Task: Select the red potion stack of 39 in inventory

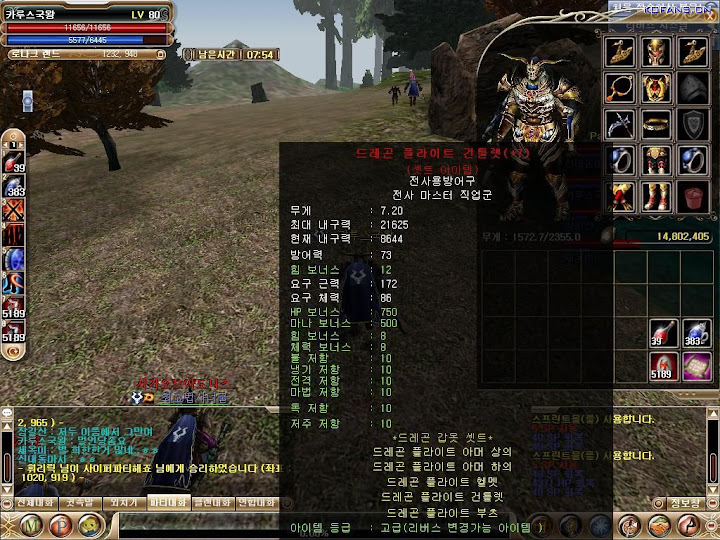Action: (x=661, y=332)
